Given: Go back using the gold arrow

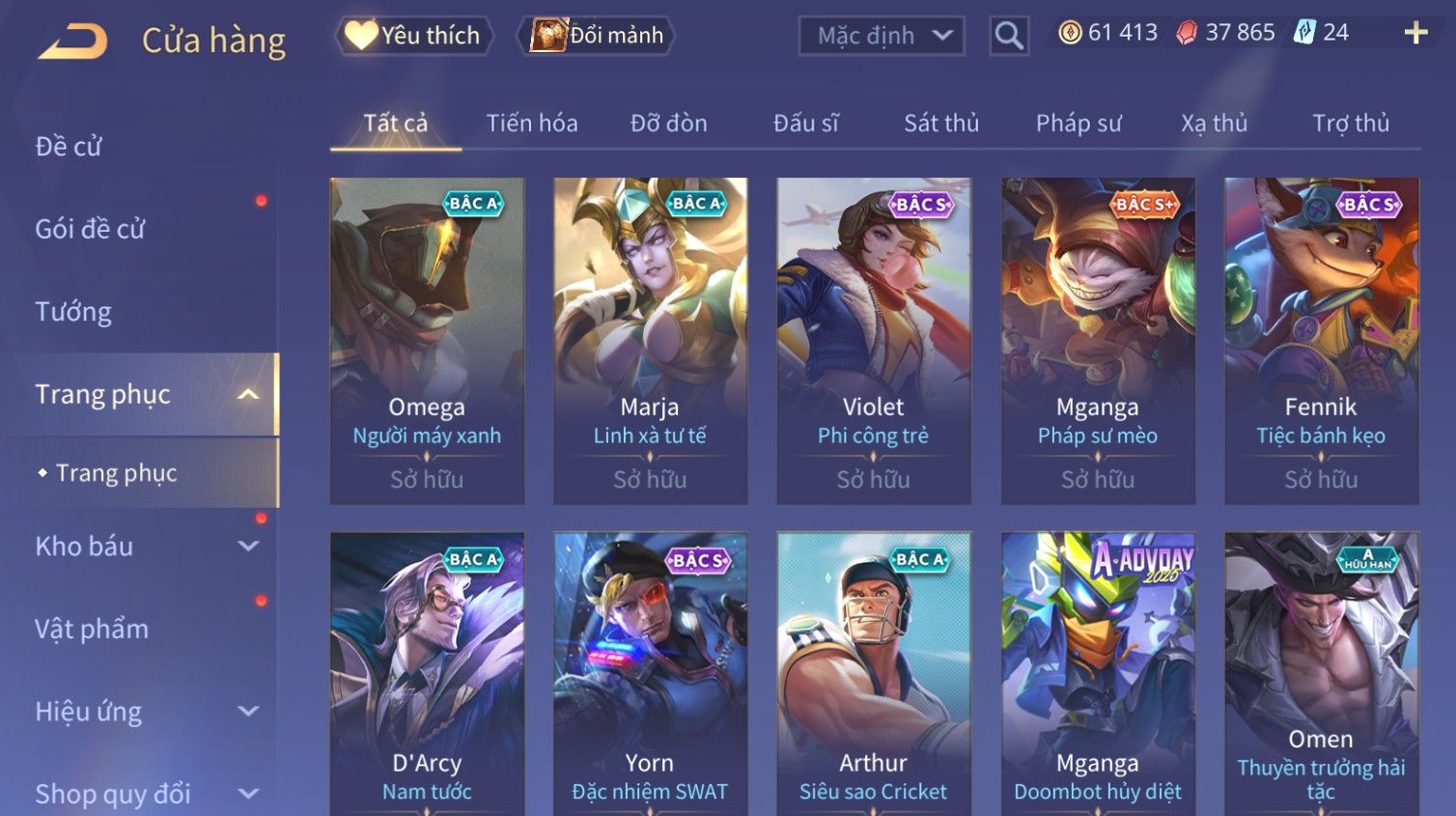Looking at the screenshot, I should (73, 41).
